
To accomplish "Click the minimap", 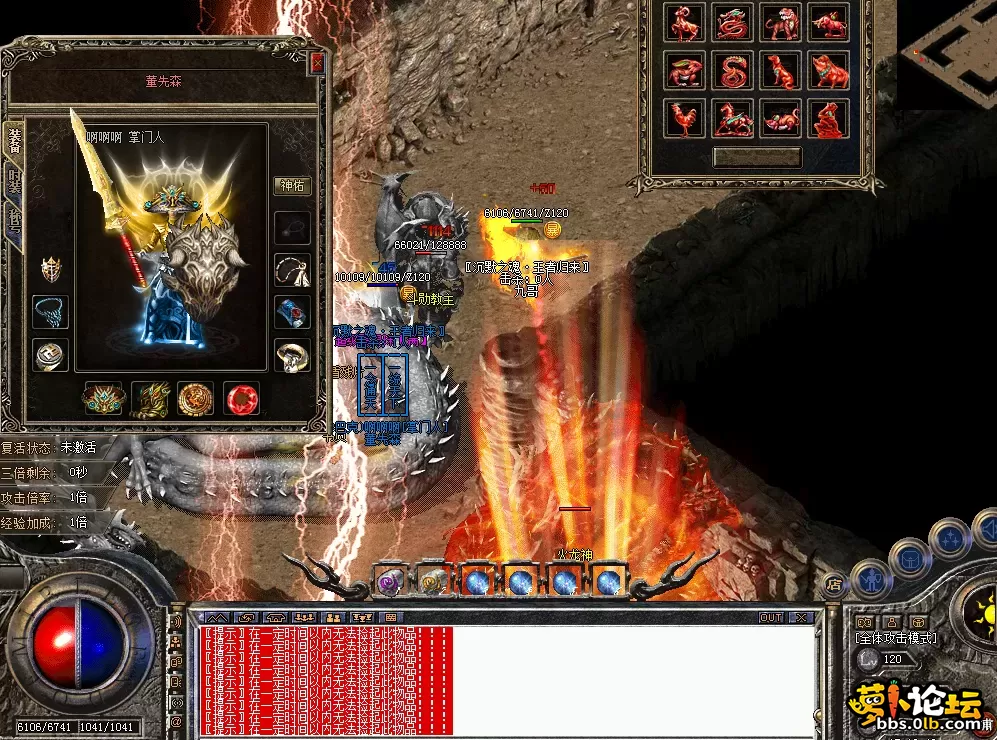I will [948, 48].
